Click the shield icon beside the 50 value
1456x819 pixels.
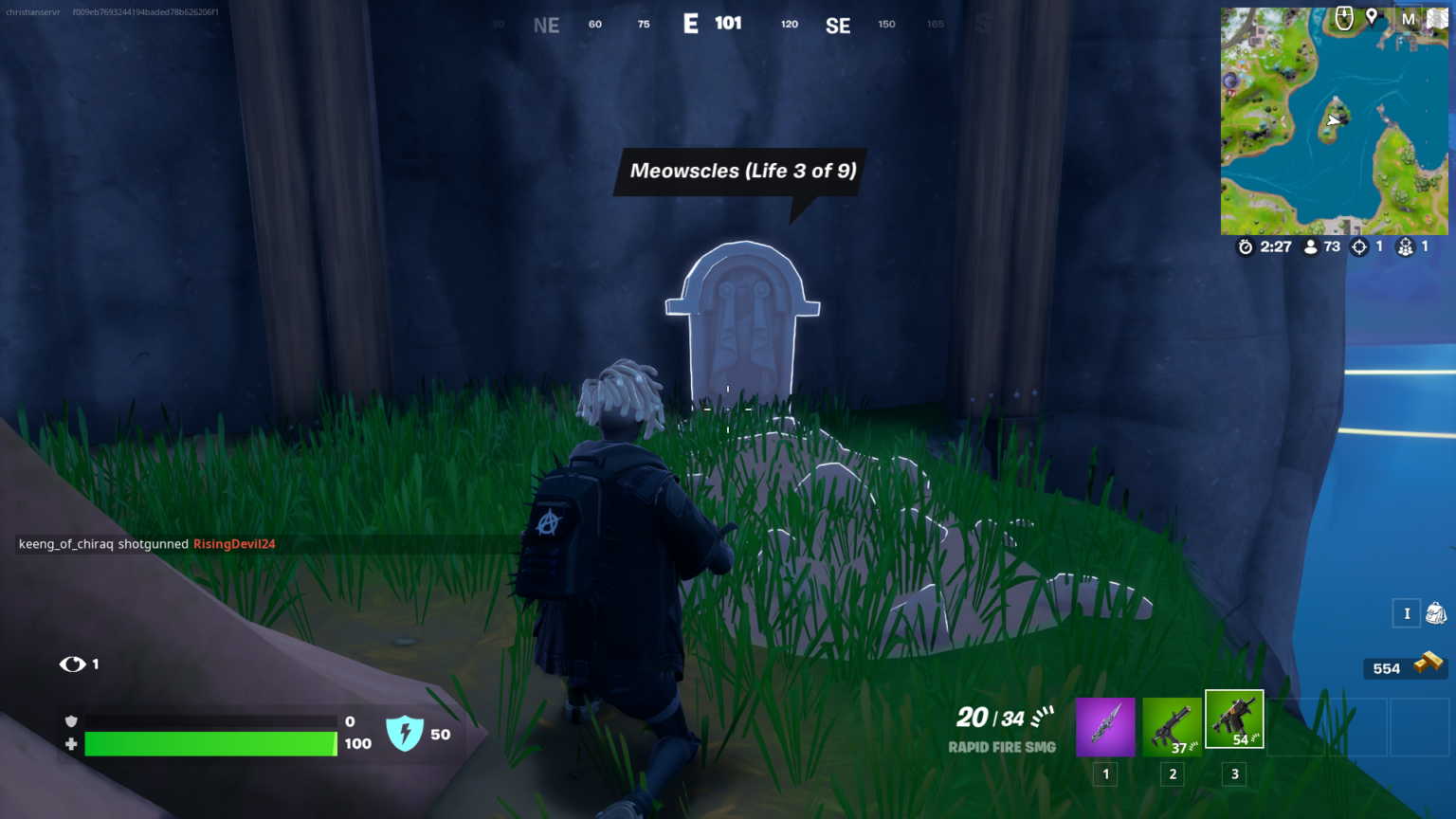[406, 731]
